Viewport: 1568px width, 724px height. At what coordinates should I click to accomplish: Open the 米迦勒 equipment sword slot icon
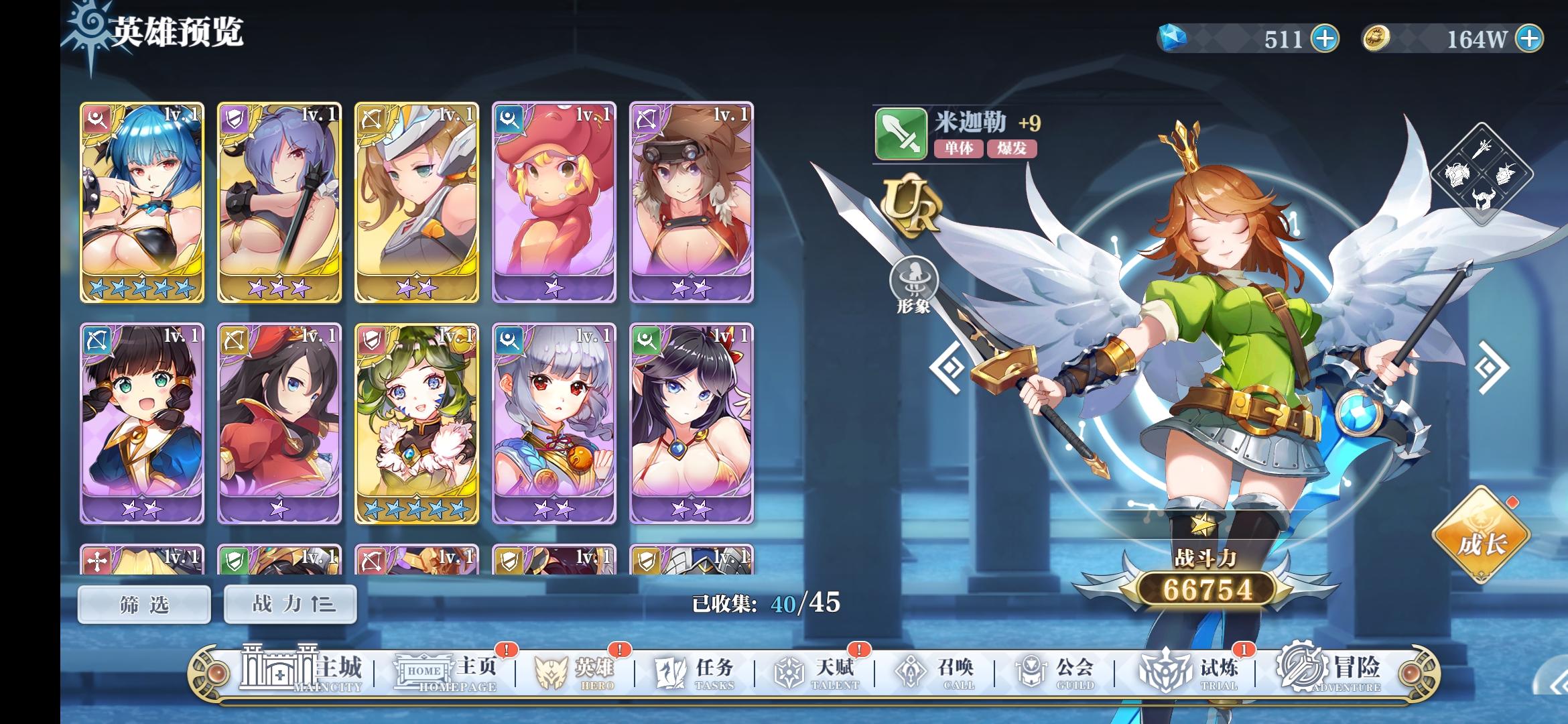[1482, 149]
